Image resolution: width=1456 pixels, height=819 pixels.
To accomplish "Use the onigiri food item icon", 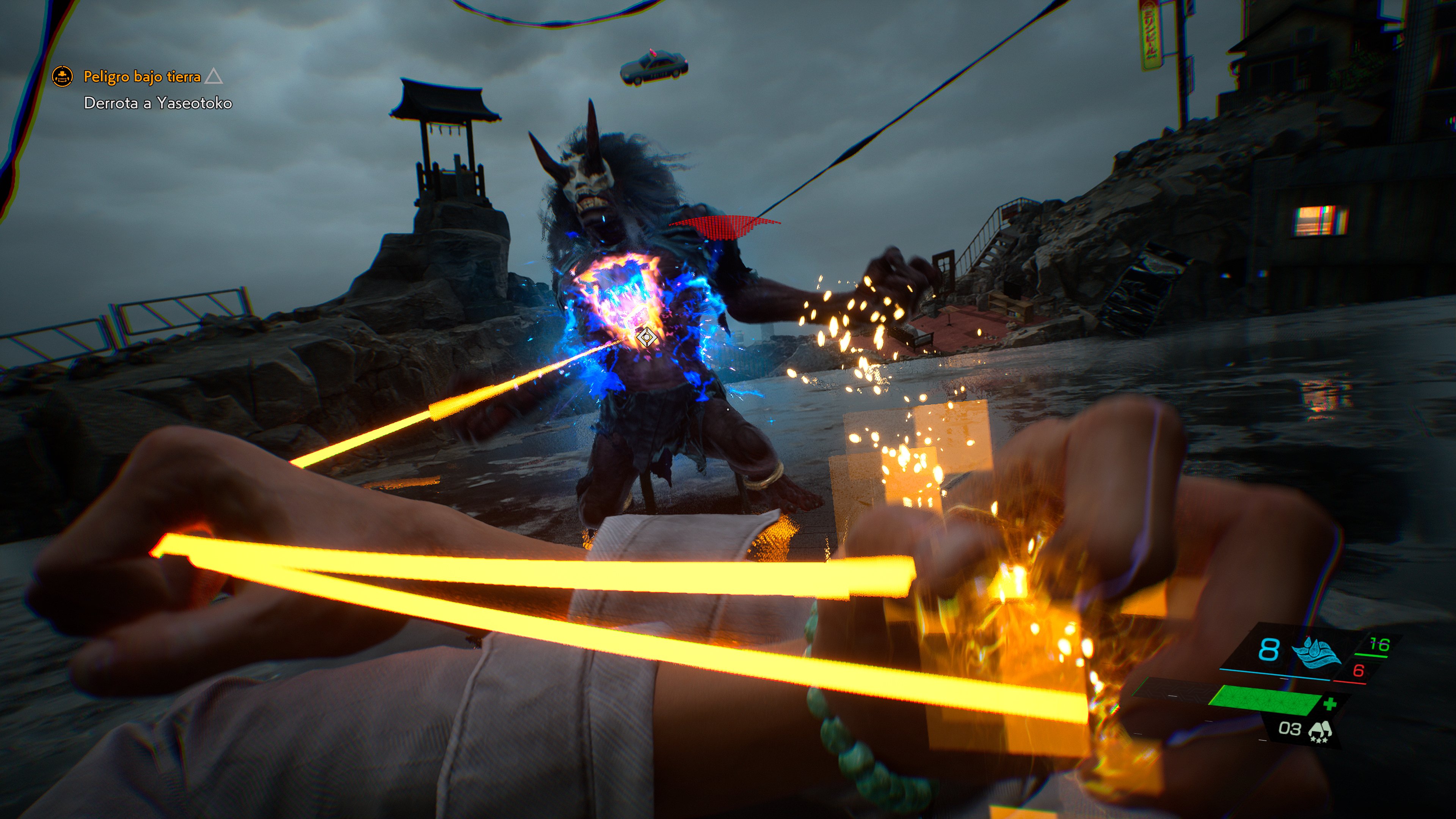I will click(1320, 731).
